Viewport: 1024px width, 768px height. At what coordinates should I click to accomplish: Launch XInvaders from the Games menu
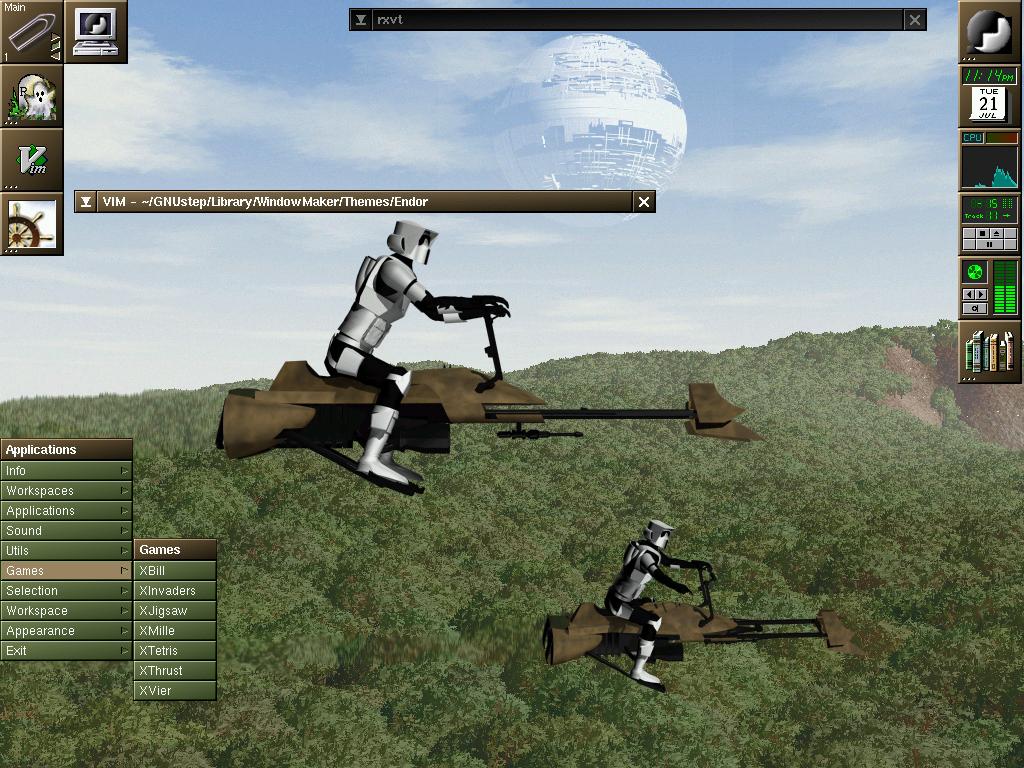pos(175,591)
